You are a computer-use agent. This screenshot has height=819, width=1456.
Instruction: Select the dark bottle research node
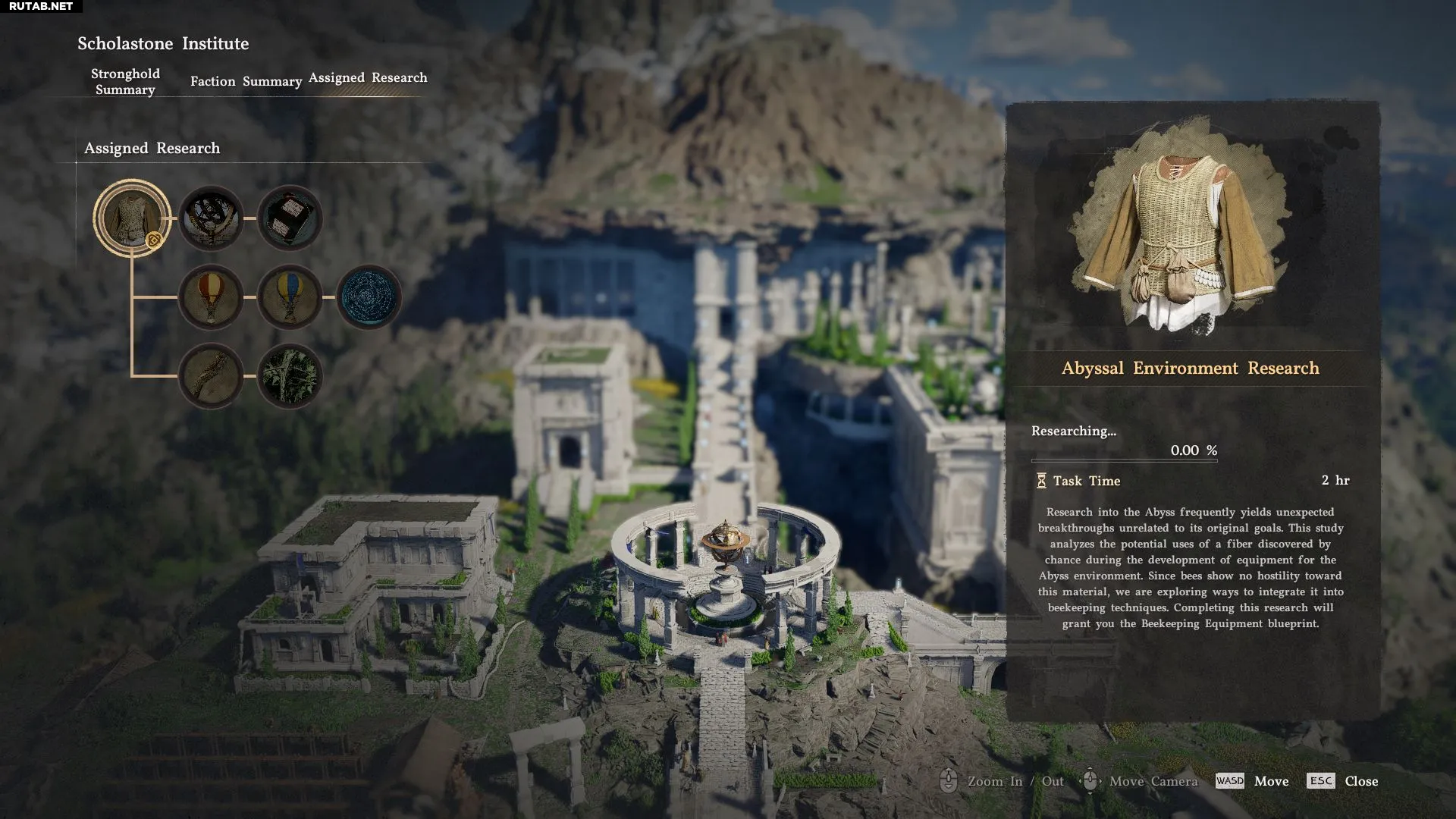[x=290, y=218]
